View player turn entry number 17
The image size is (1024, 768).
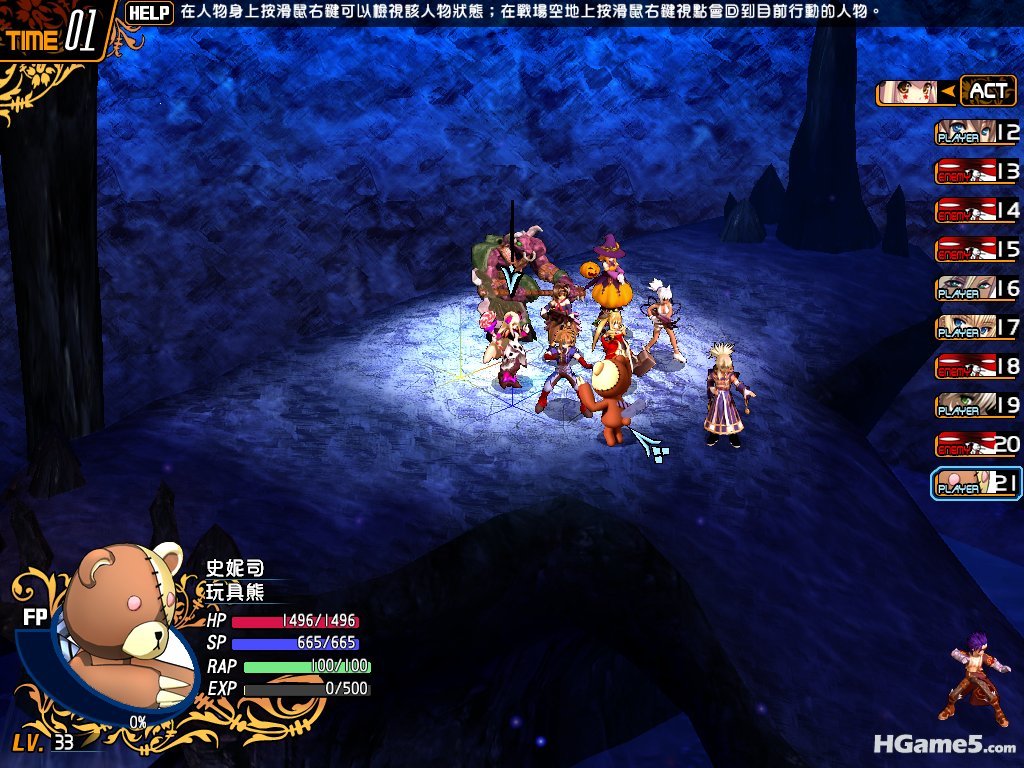(977, 327)
